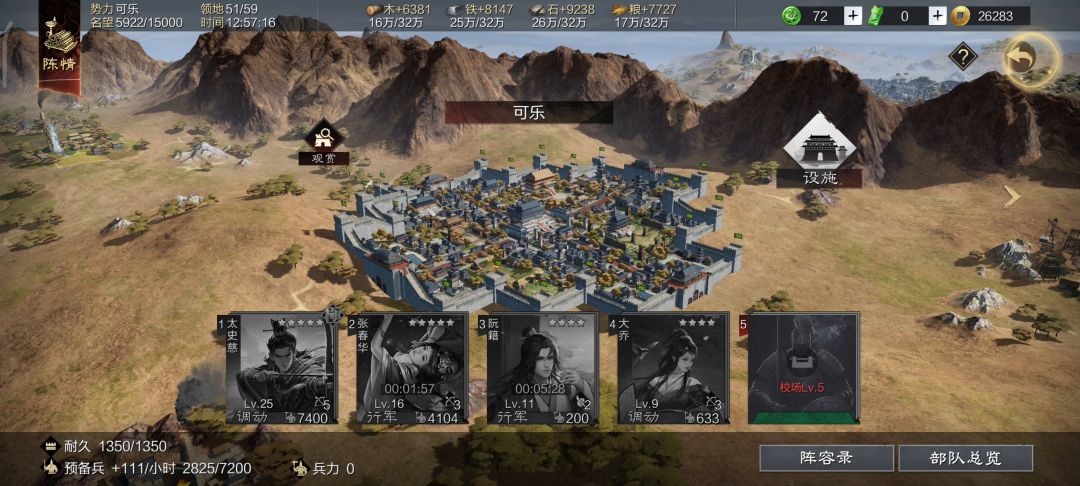Tap the 可乐 city name banner
1080x486 pixels.
click(528, 112)
